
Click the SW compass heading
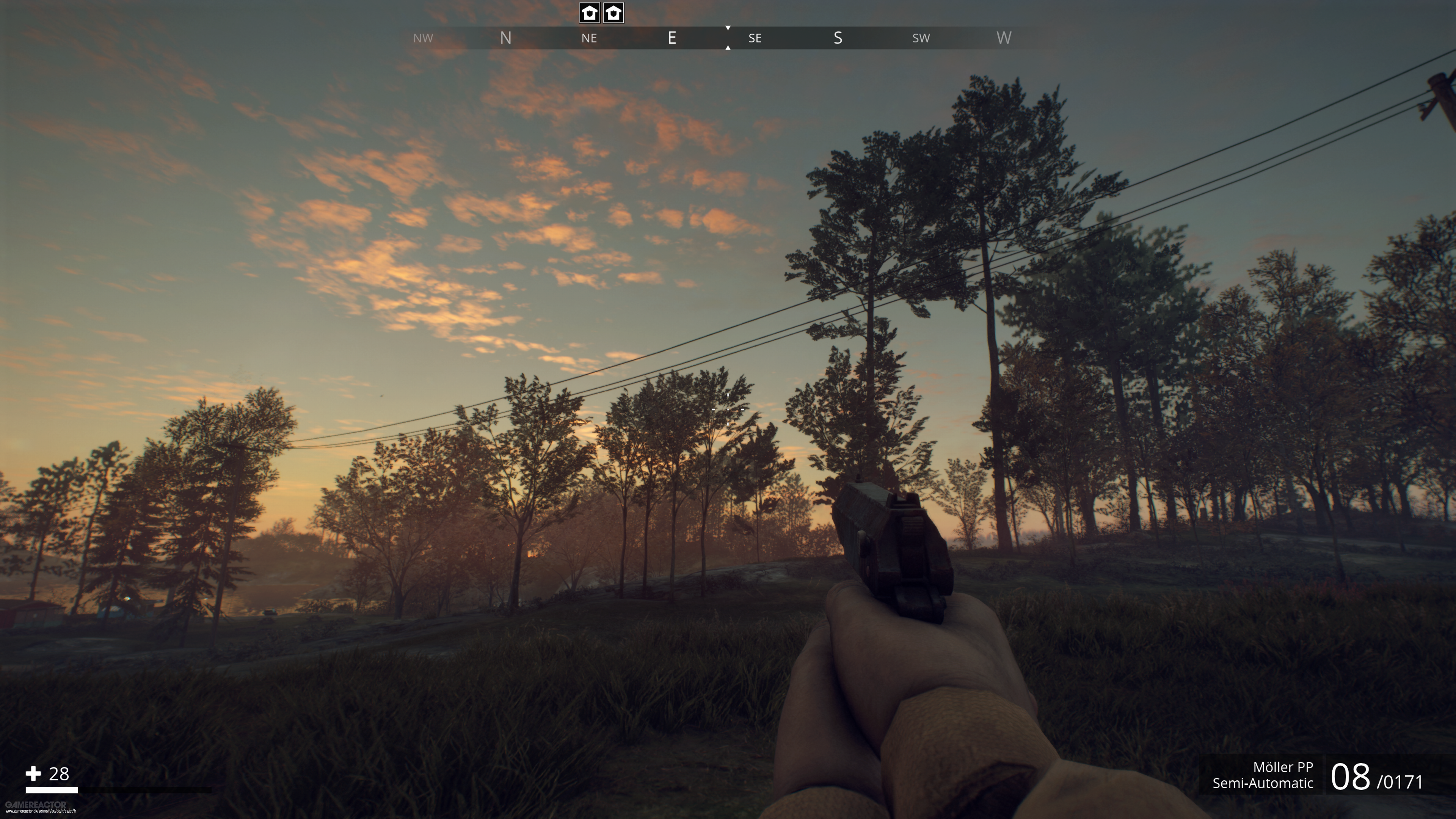point(921,38)
